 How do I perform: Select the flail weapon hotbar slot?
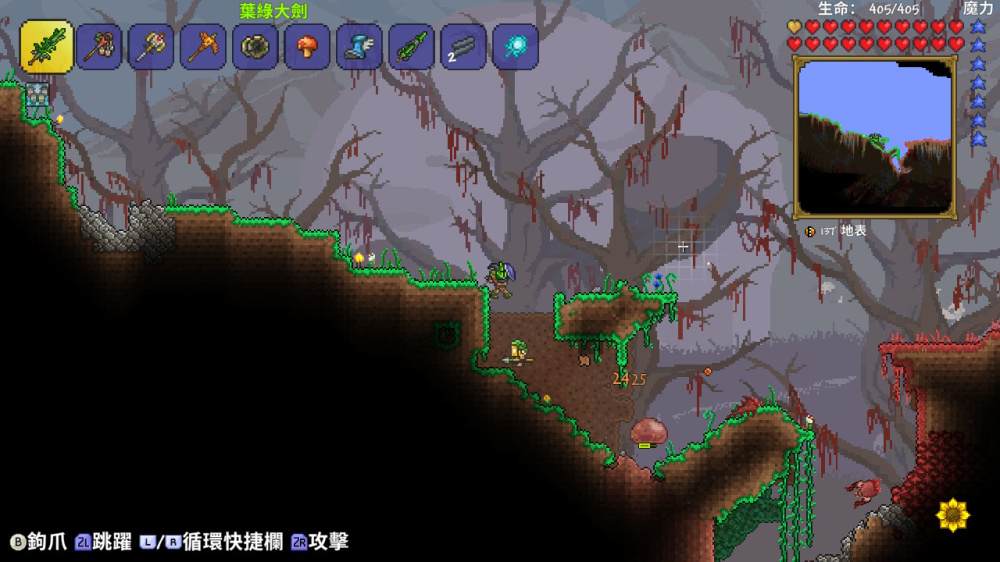(100, 47)
